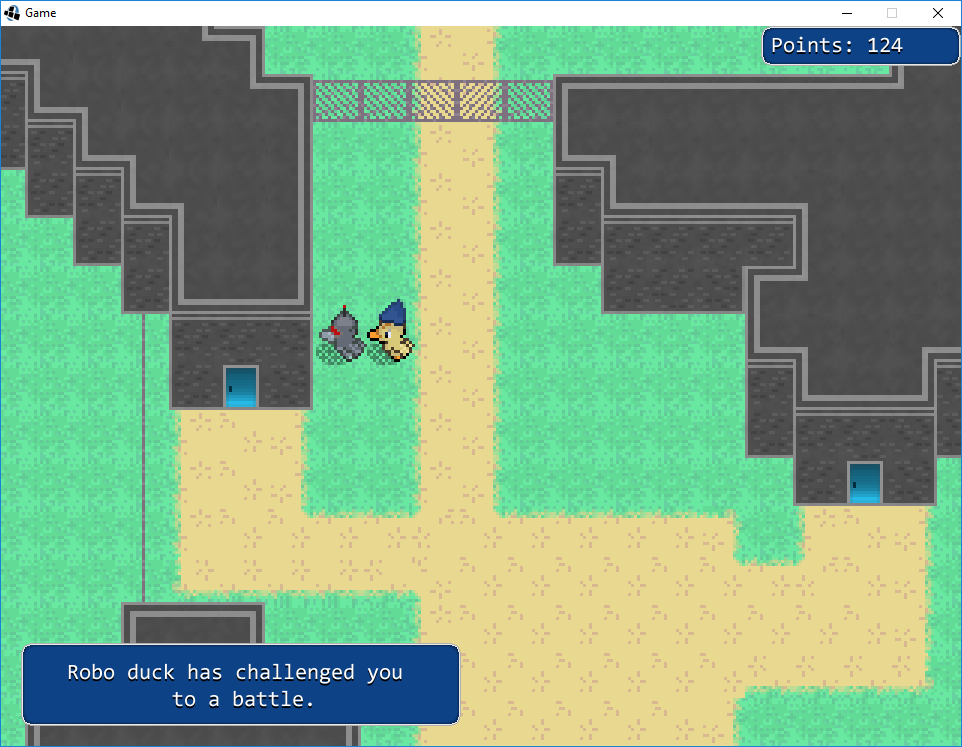Minimize the Game window
The height and width of the screenshot is (747, 962).
[x=846, y=13]
